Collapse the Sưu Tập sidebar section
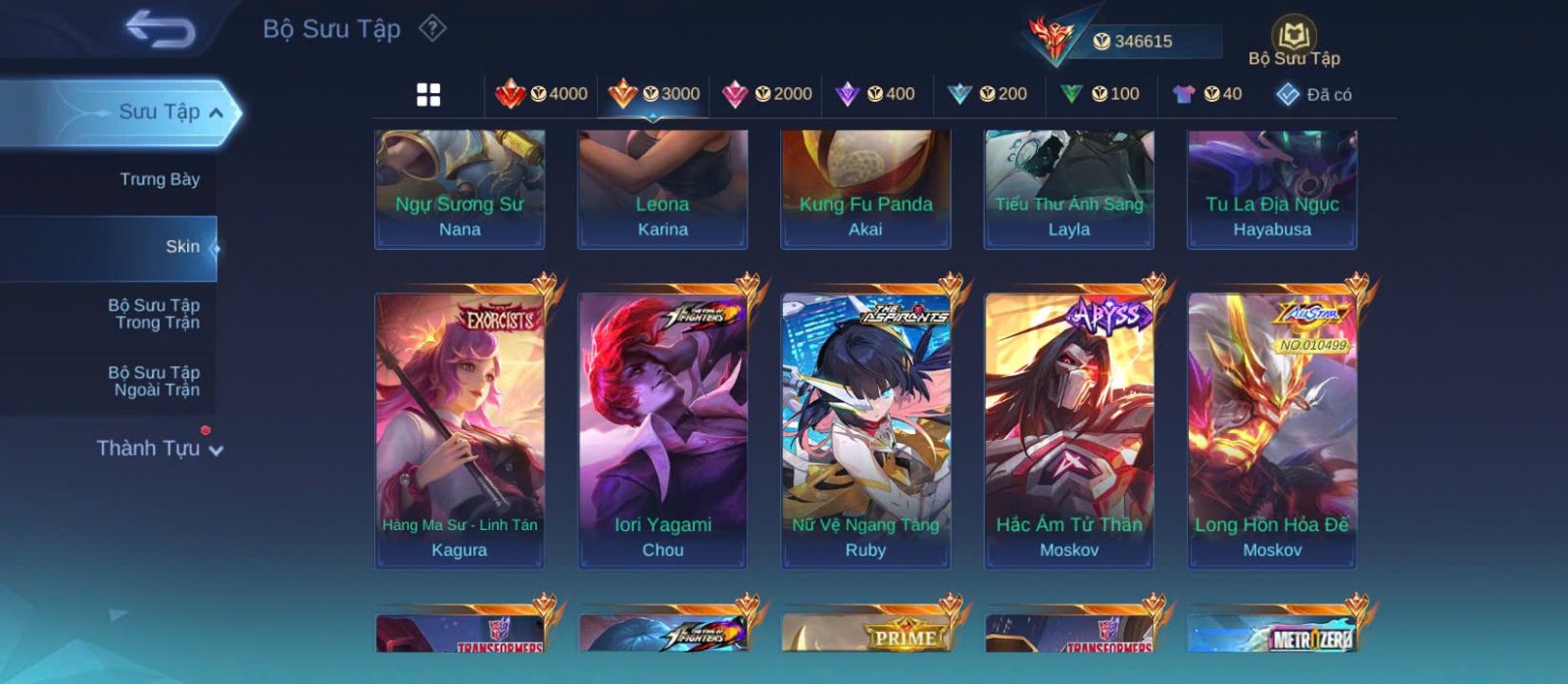 (217, 113)
